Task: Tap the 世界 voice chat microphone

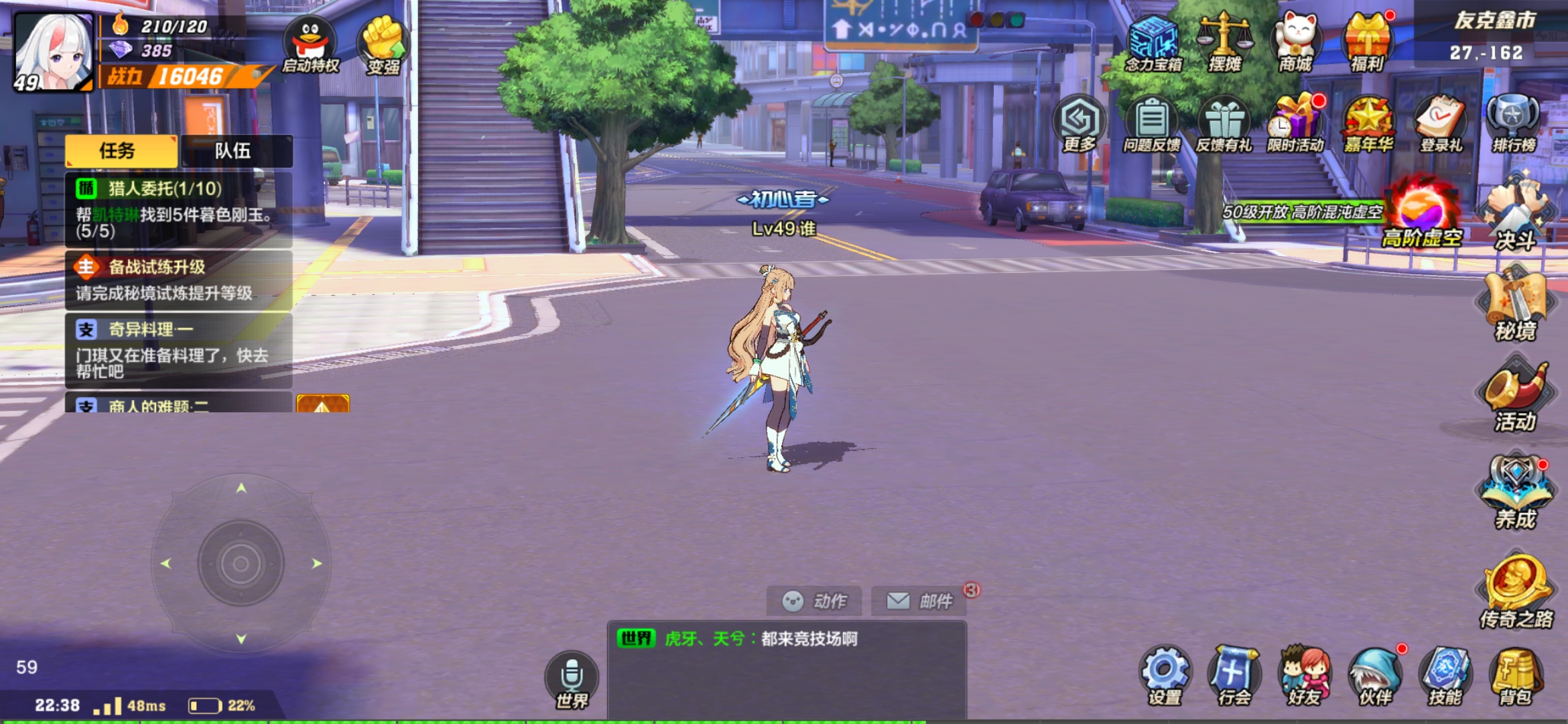Action: 572,678
